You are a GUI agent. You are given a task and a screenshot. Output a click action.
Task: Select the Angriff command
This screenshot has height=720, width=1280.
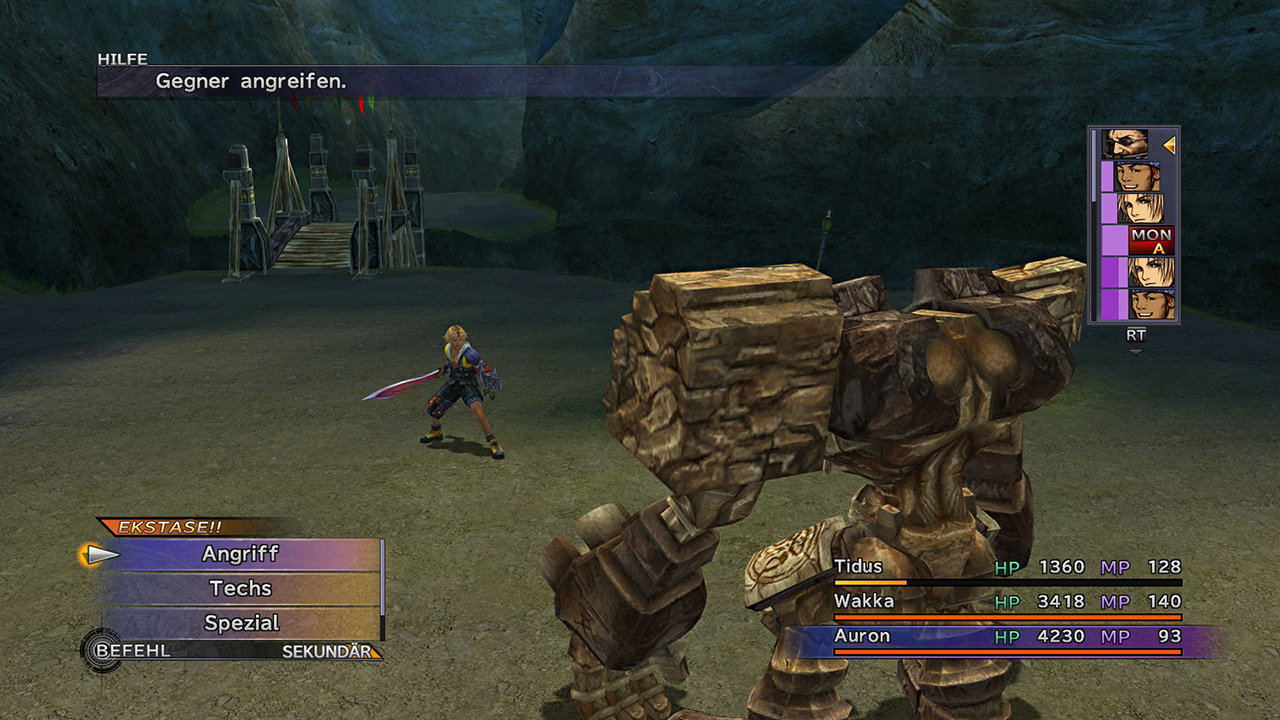240,554
